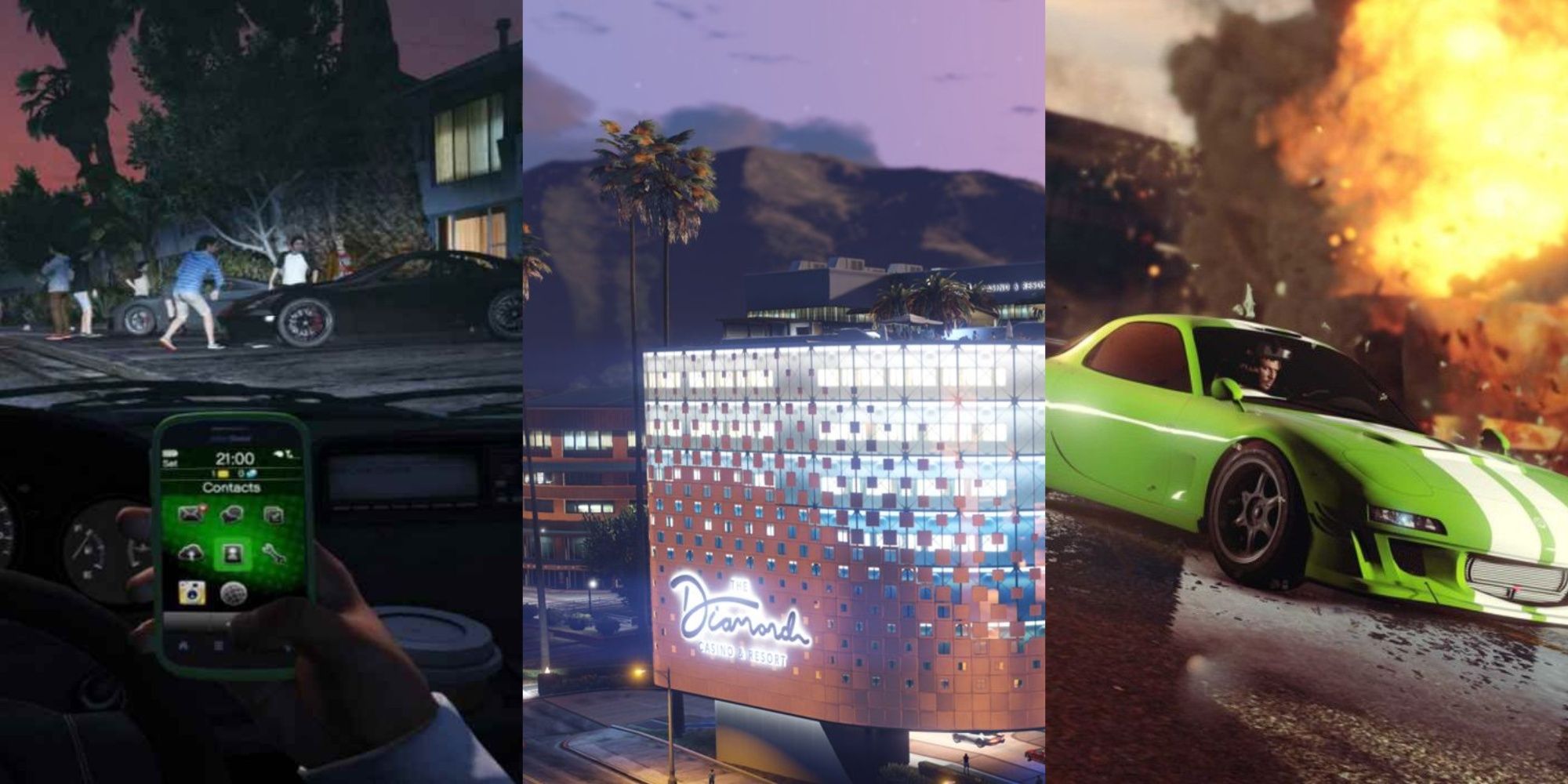Tap the battery indicator on the phone
The height and width of the screenshot is (784, 1568).
click(169, 456)
